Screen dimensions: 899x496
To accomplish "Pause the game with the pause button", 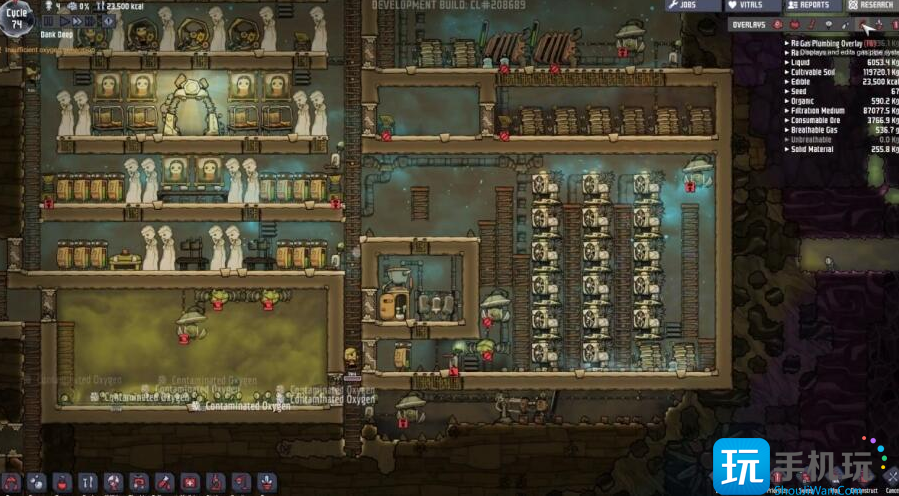I will (48, 20).
